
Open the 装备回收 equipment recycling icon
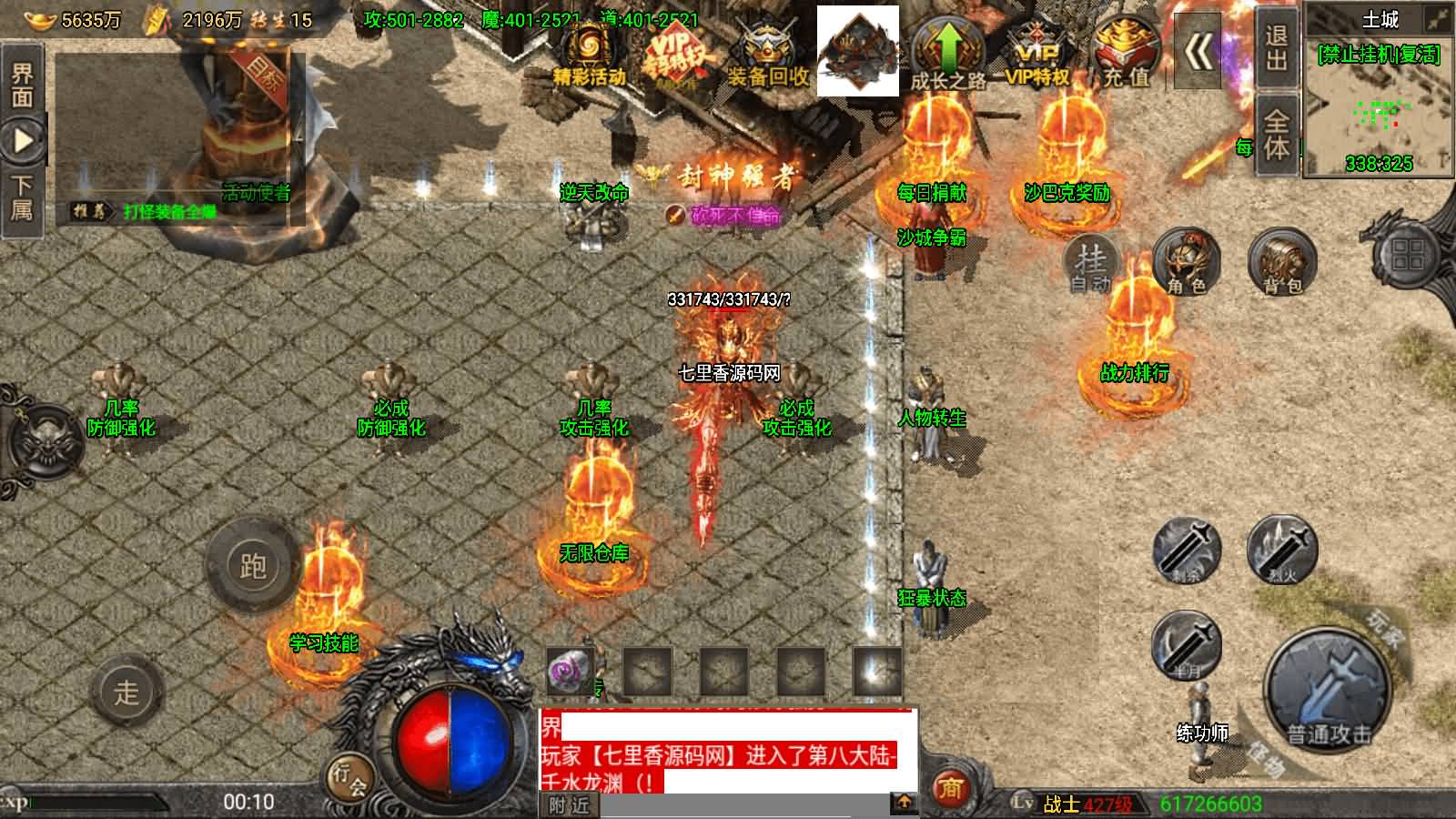point(767,55)
